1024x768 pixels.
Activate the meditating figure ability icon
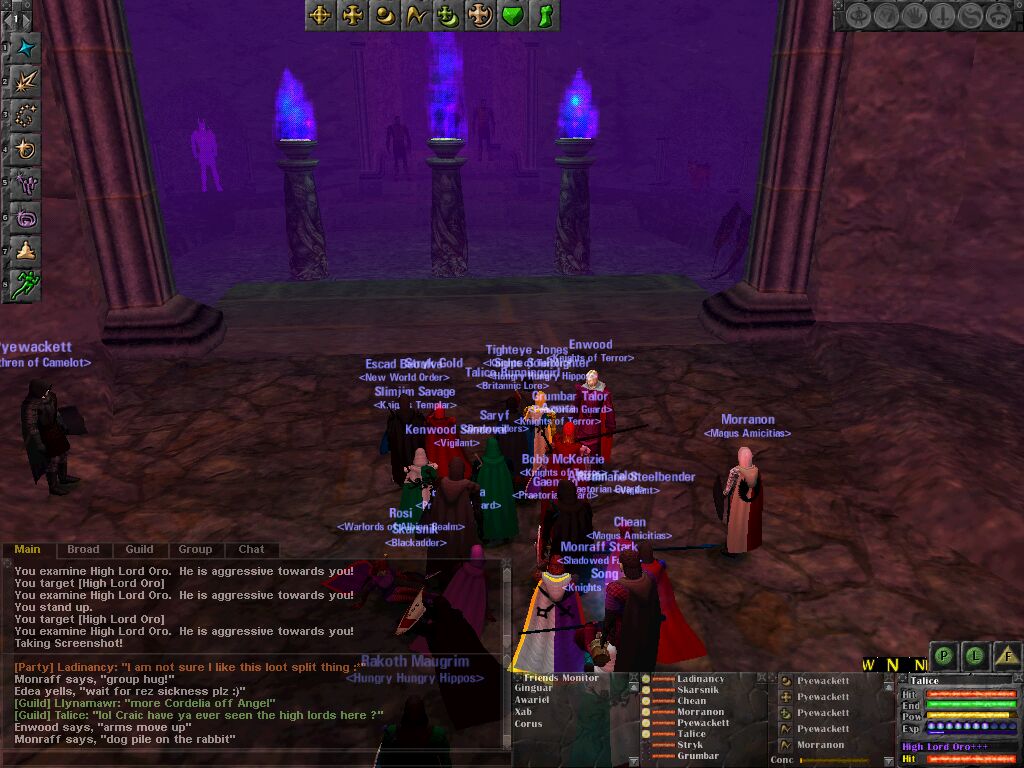[25, 250]
